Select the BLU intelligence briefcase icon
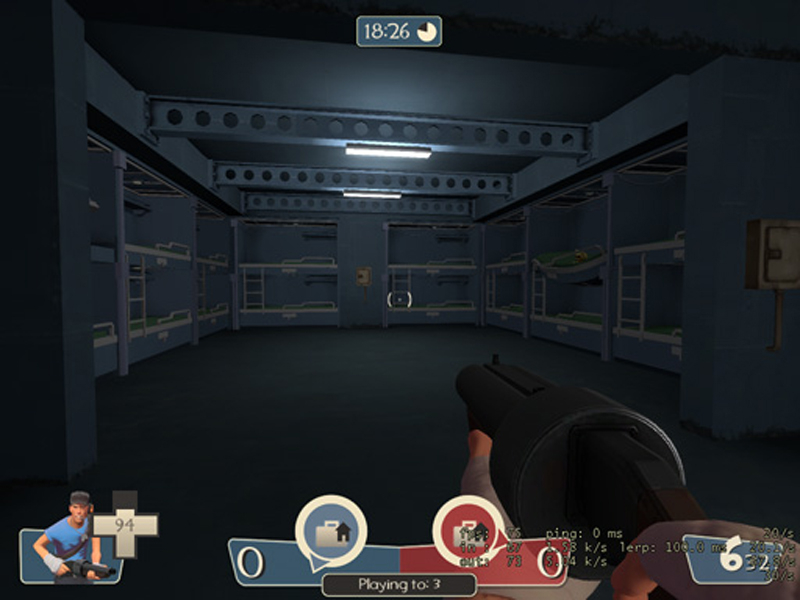800x600 pixels. (330, 532)
